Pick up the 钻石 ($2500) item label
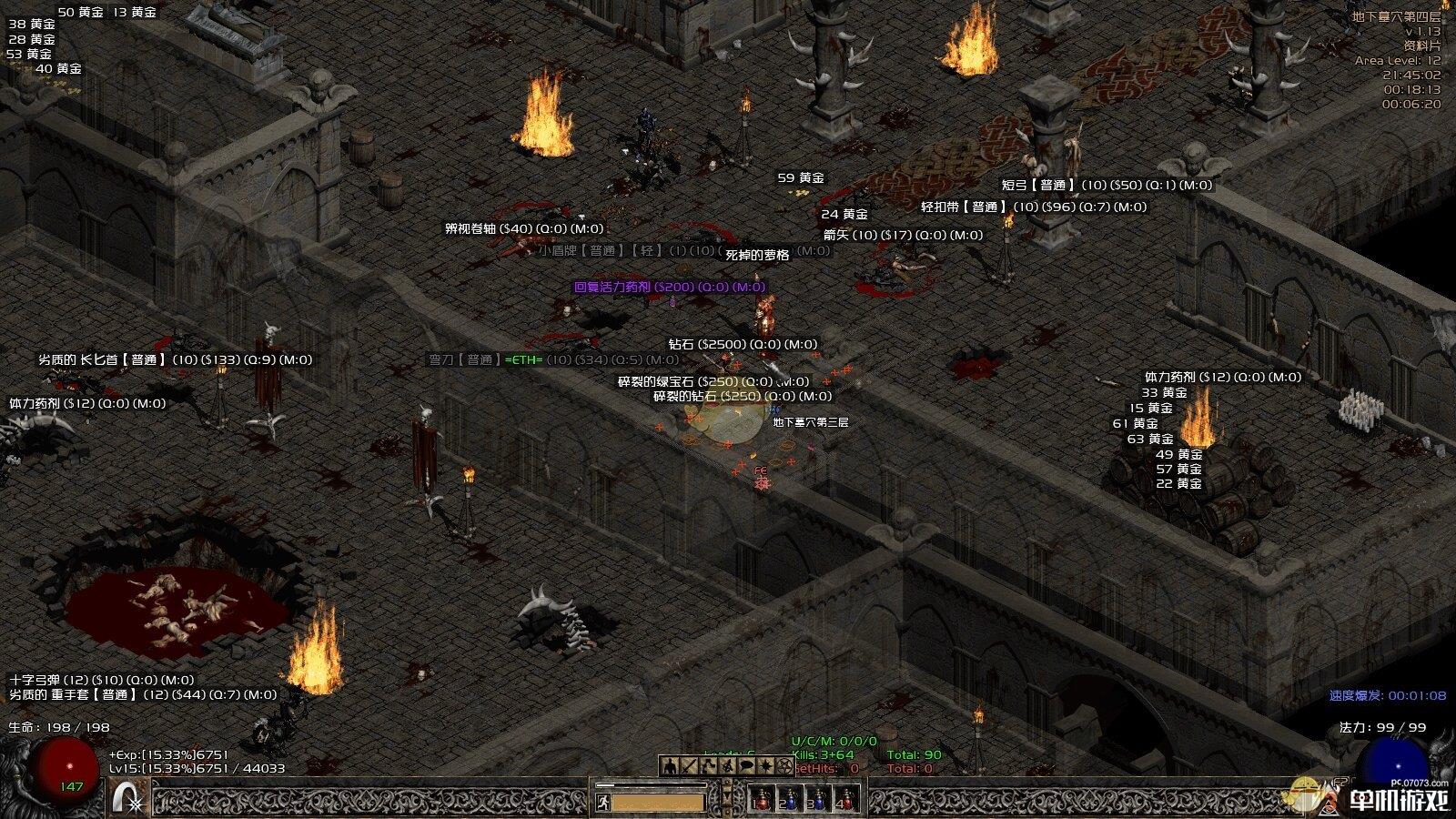 [743, 344]
